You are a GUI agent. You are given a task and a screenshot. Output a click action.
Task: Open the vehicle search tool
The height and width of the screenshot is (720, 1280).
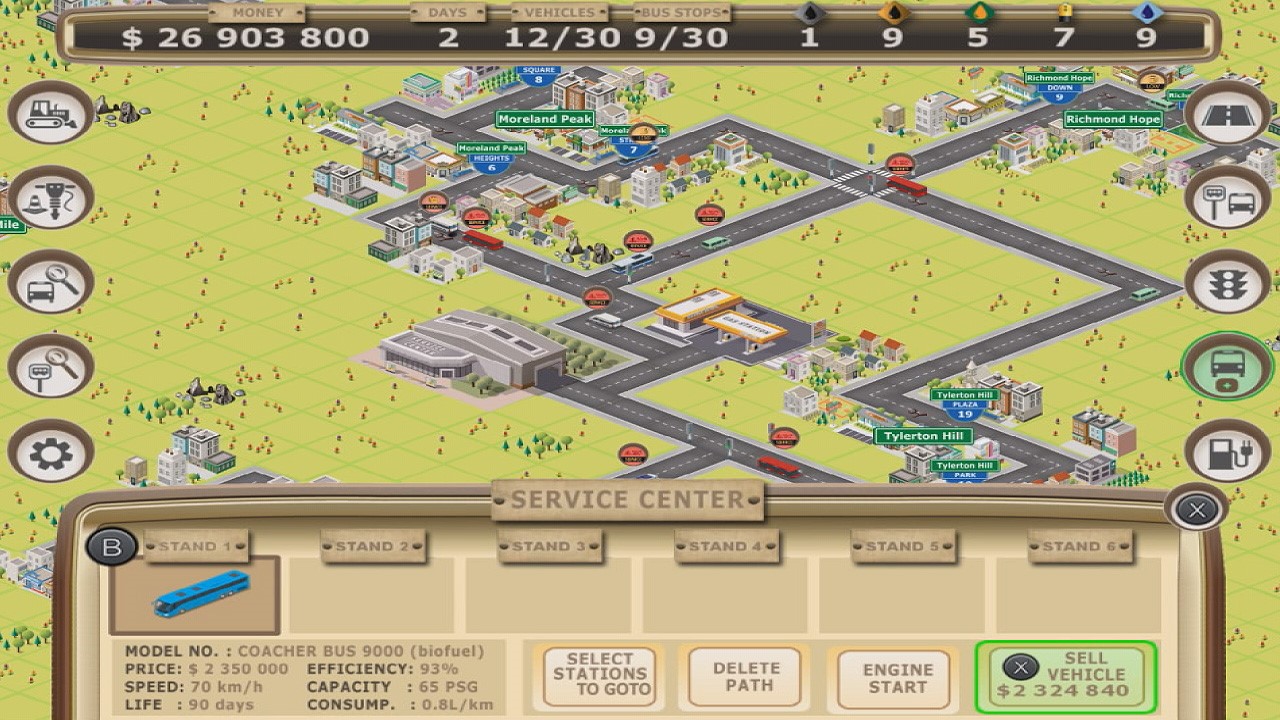[49, 281]
